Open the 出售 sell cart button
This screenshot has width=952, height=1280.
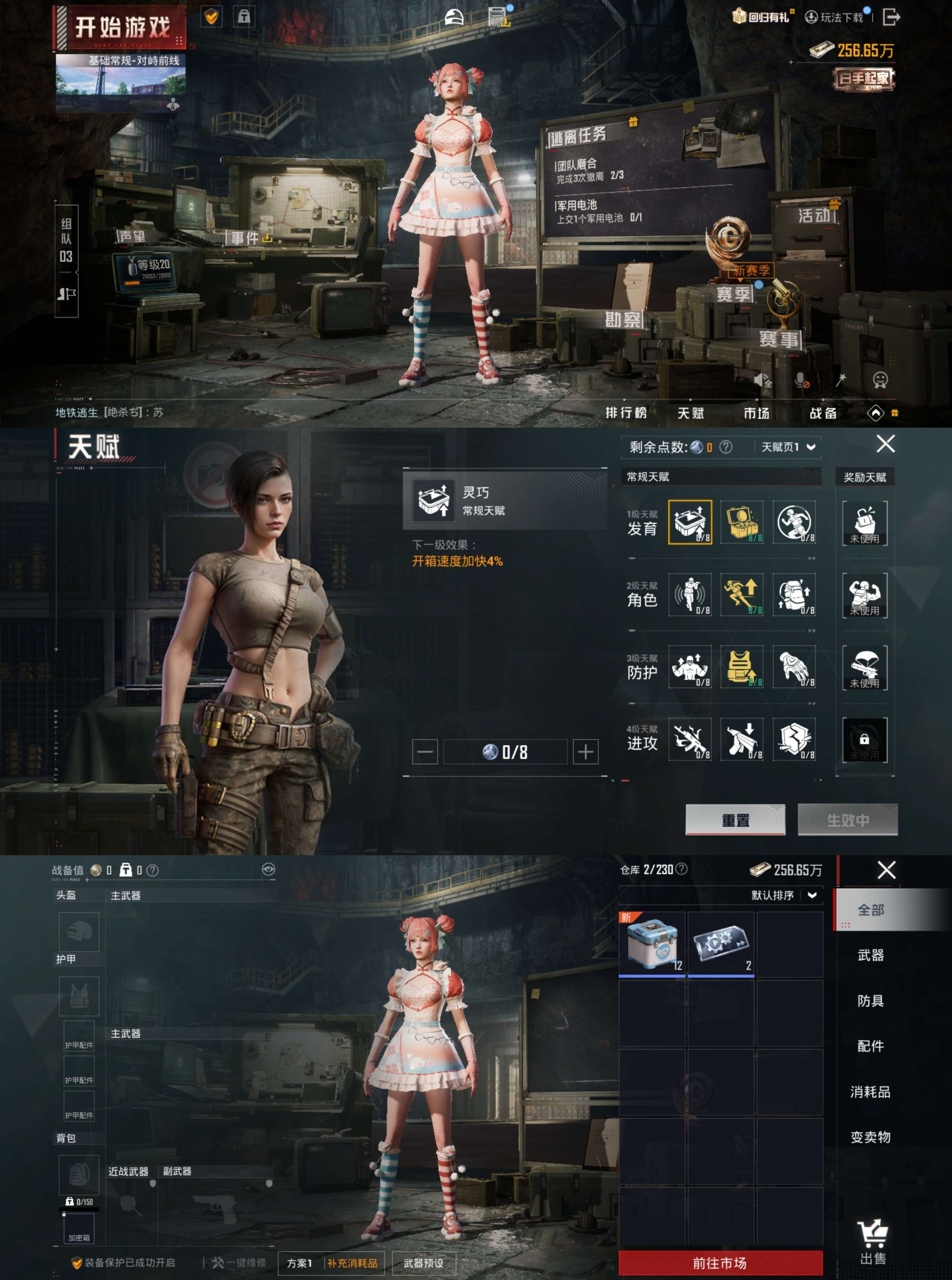click(873, 1244)
